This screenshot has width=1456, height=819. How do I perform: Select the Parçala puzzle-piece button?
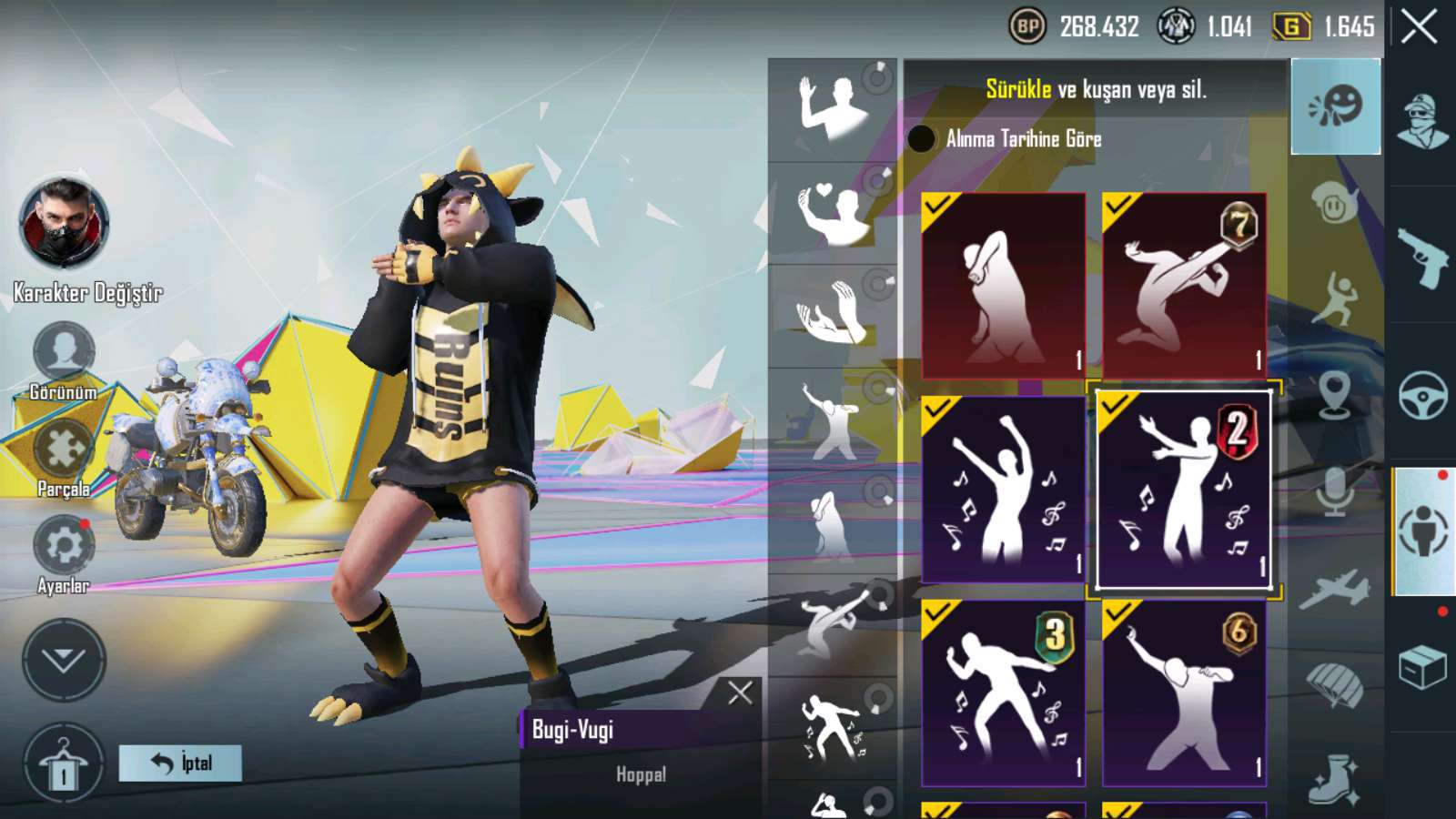click(x=63, y=450)
